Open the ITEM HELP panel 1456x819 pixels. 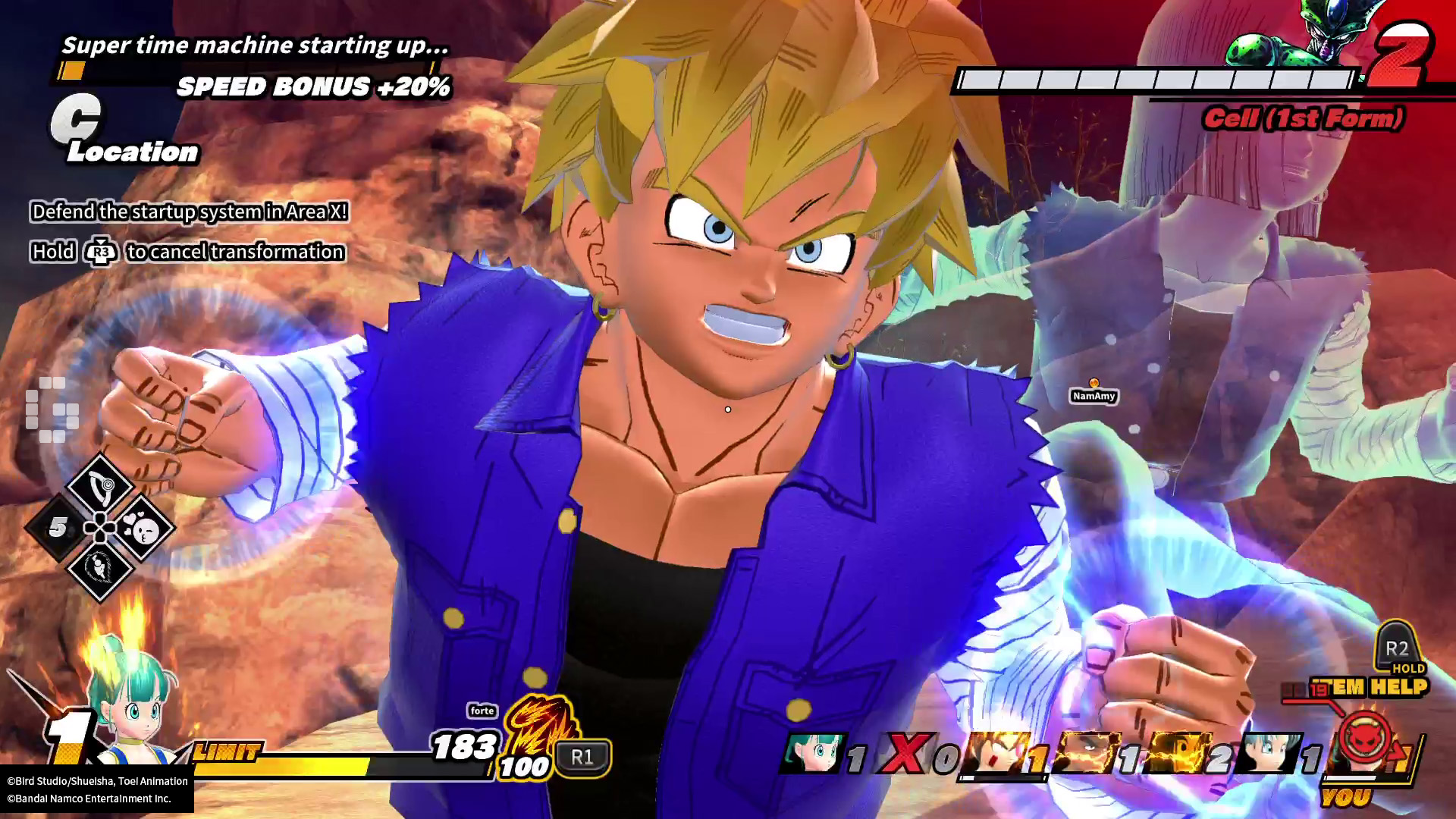pos(1379,686)
